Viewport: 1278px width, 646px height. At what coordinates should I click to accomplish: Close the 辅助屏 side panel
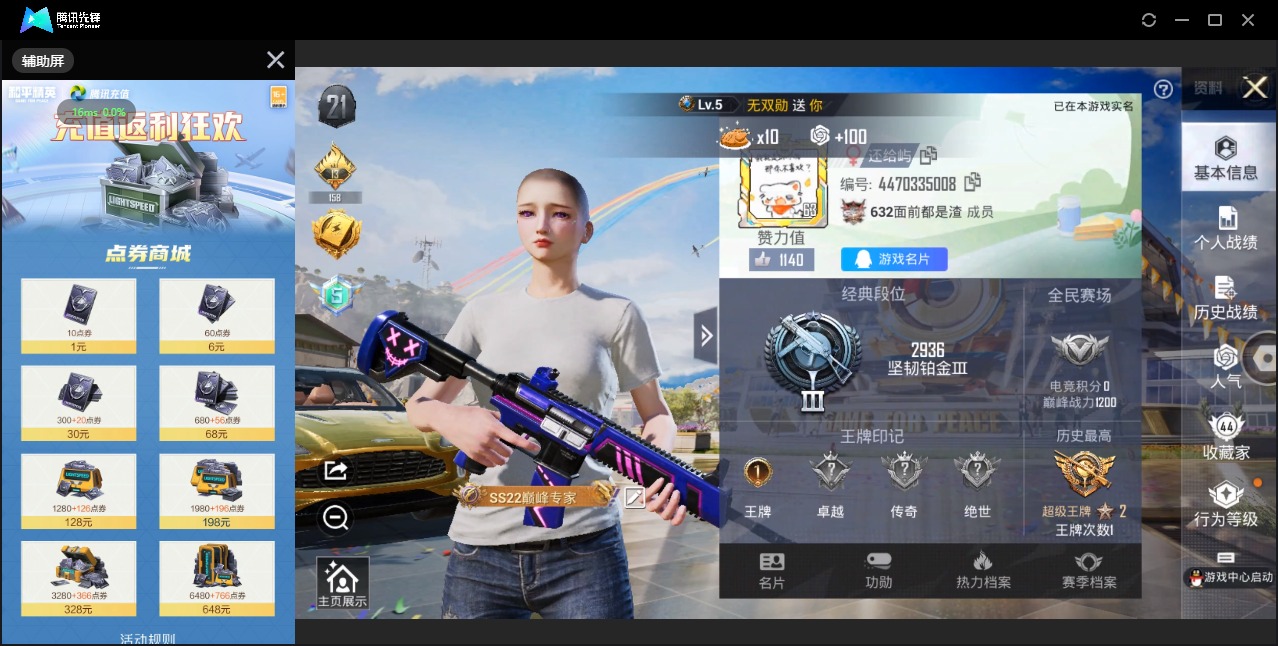point(276,60)
